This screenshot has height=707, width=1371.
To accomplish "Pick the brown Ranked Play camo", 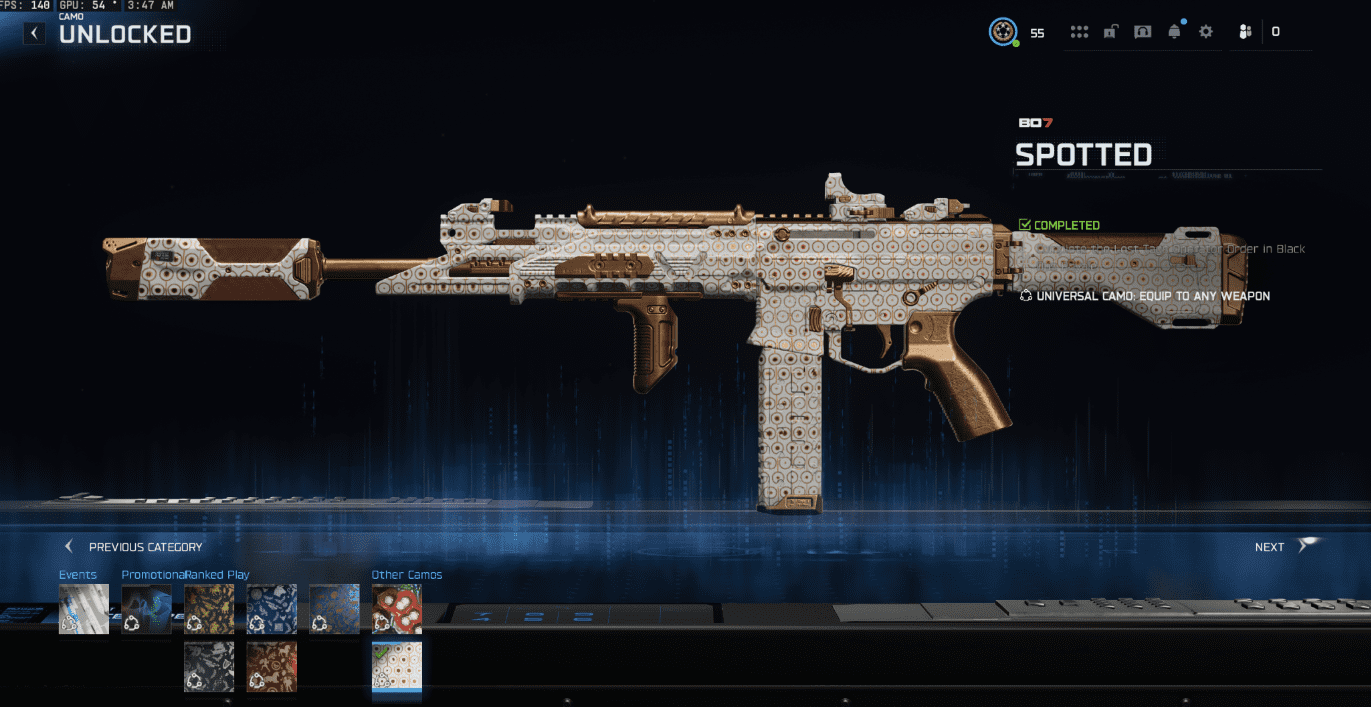I will [x=272, y=666].
